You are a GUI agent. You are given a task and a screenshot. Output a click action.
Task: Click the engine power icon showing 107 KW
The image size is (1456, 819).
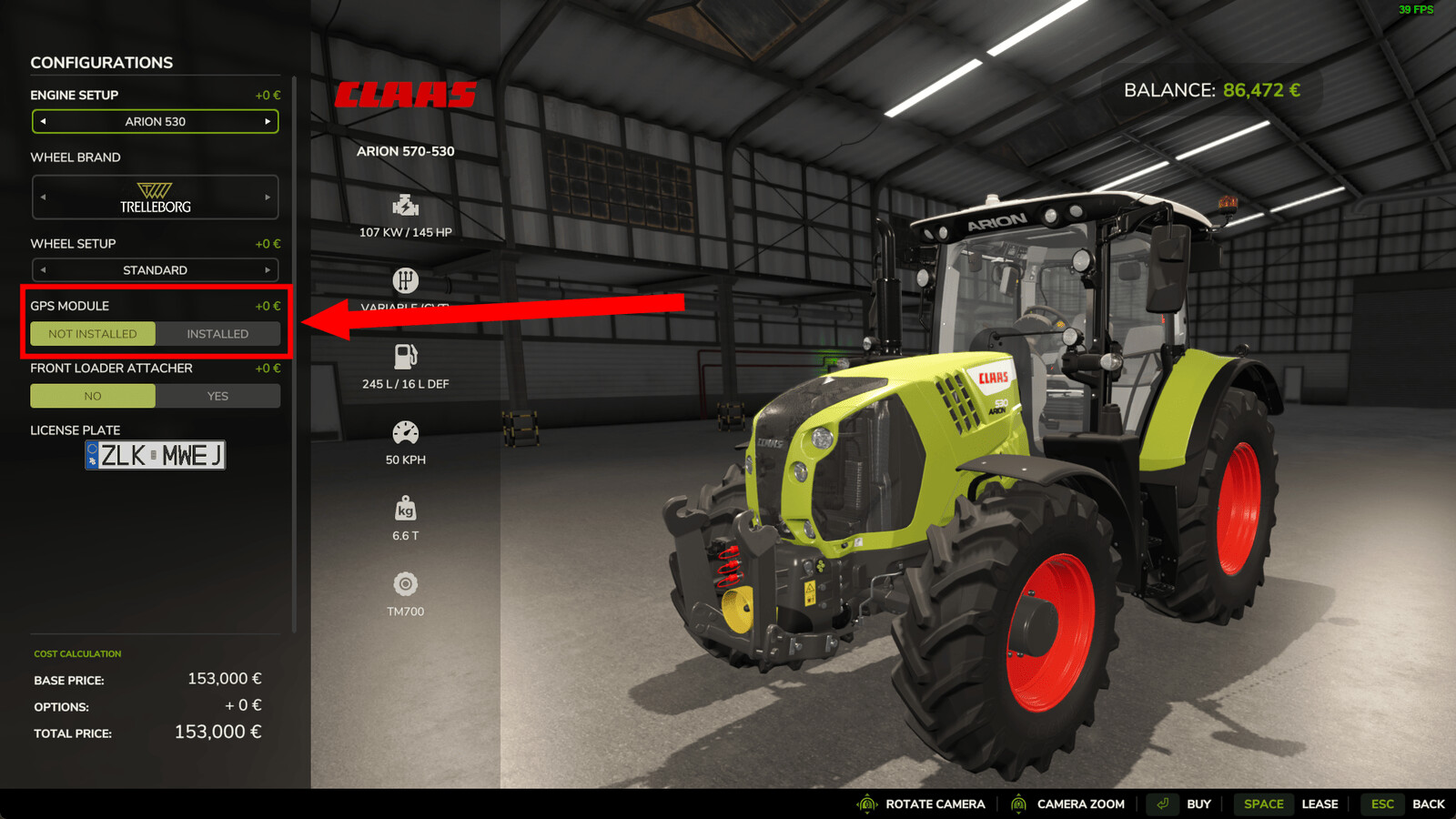pos(406,202)
